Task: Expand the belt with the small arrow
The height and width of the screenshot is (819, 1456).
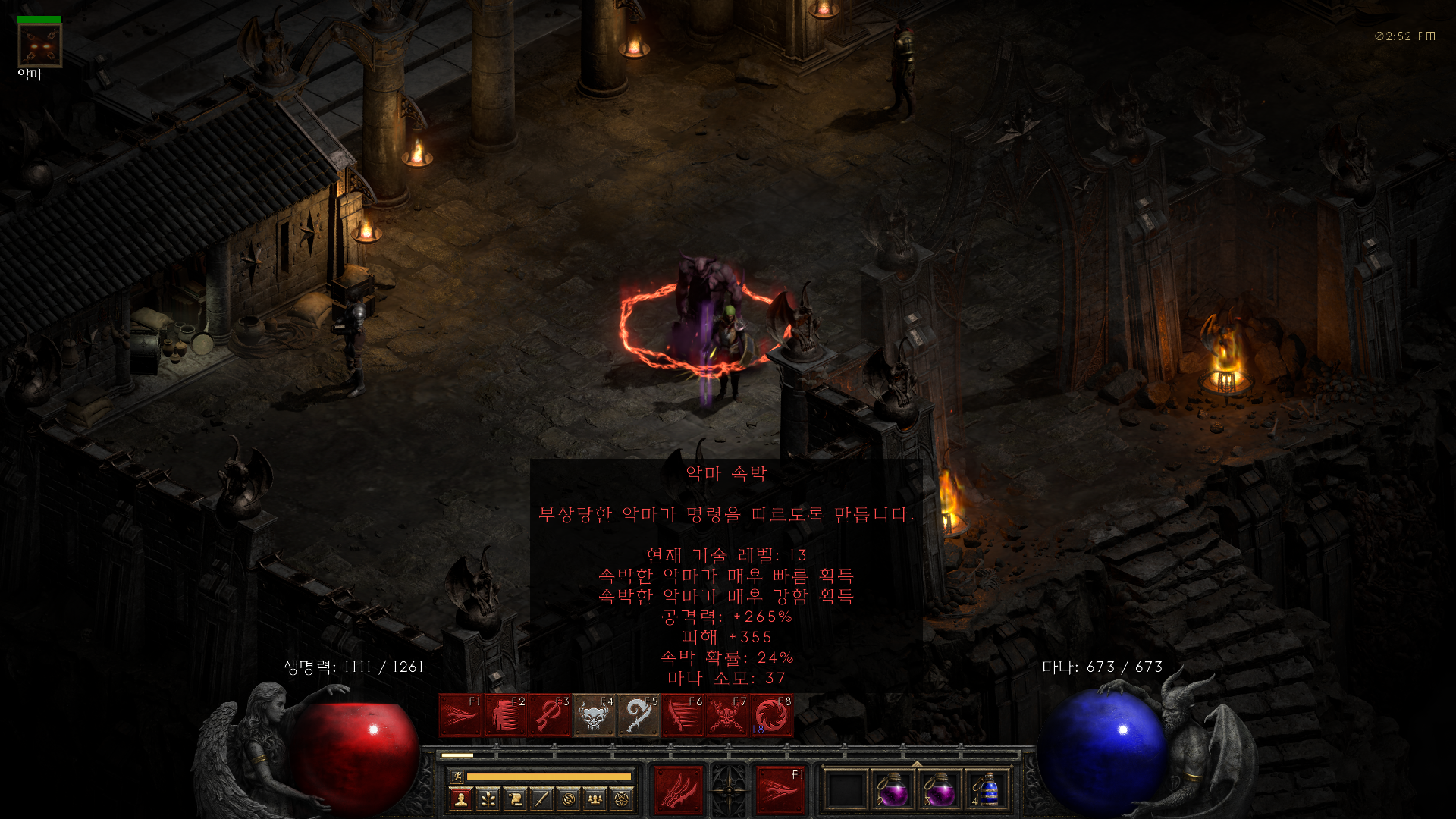Action: point(917,764)
